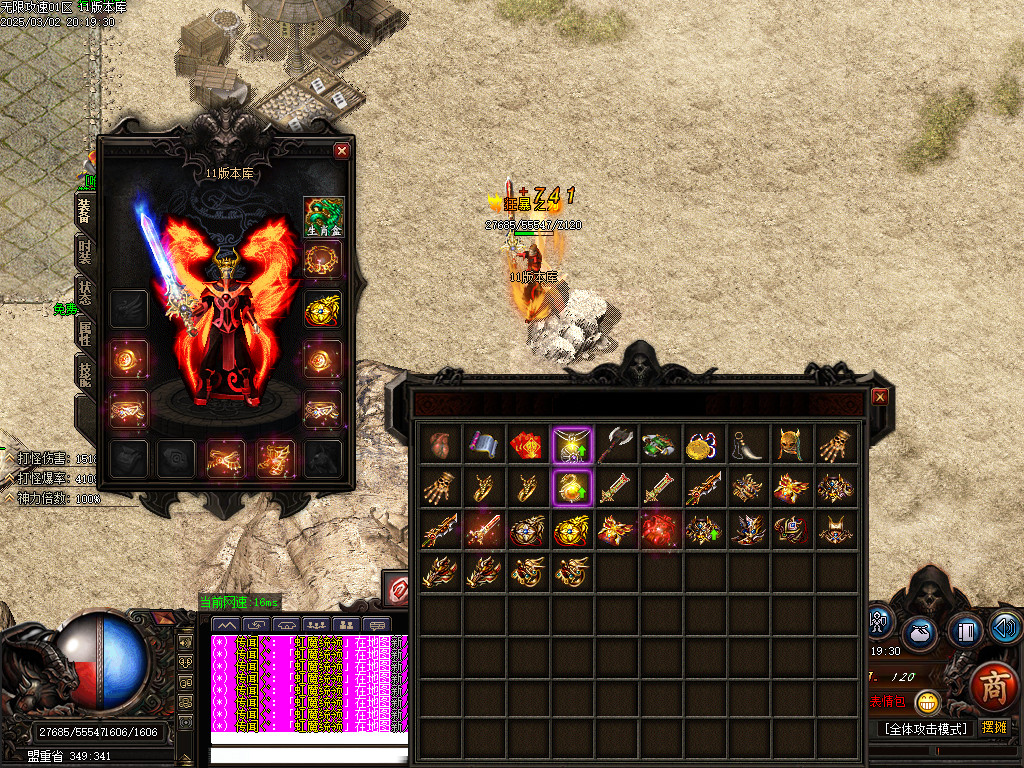Select the heart item in the bag
Screen dimensions: 1024x768
pos(441,444)
